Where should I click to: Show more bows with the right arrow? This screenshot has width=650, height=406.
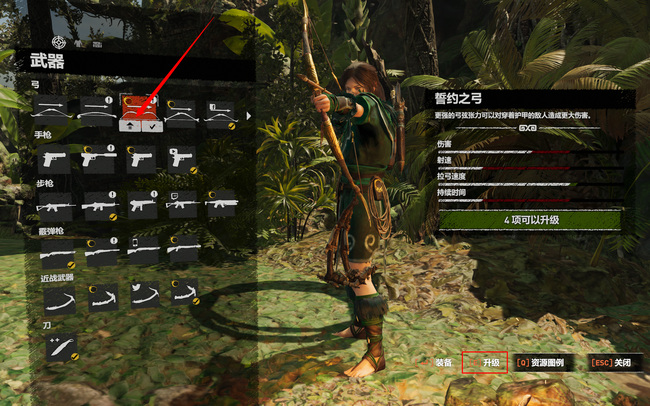[x=246, y=118]
